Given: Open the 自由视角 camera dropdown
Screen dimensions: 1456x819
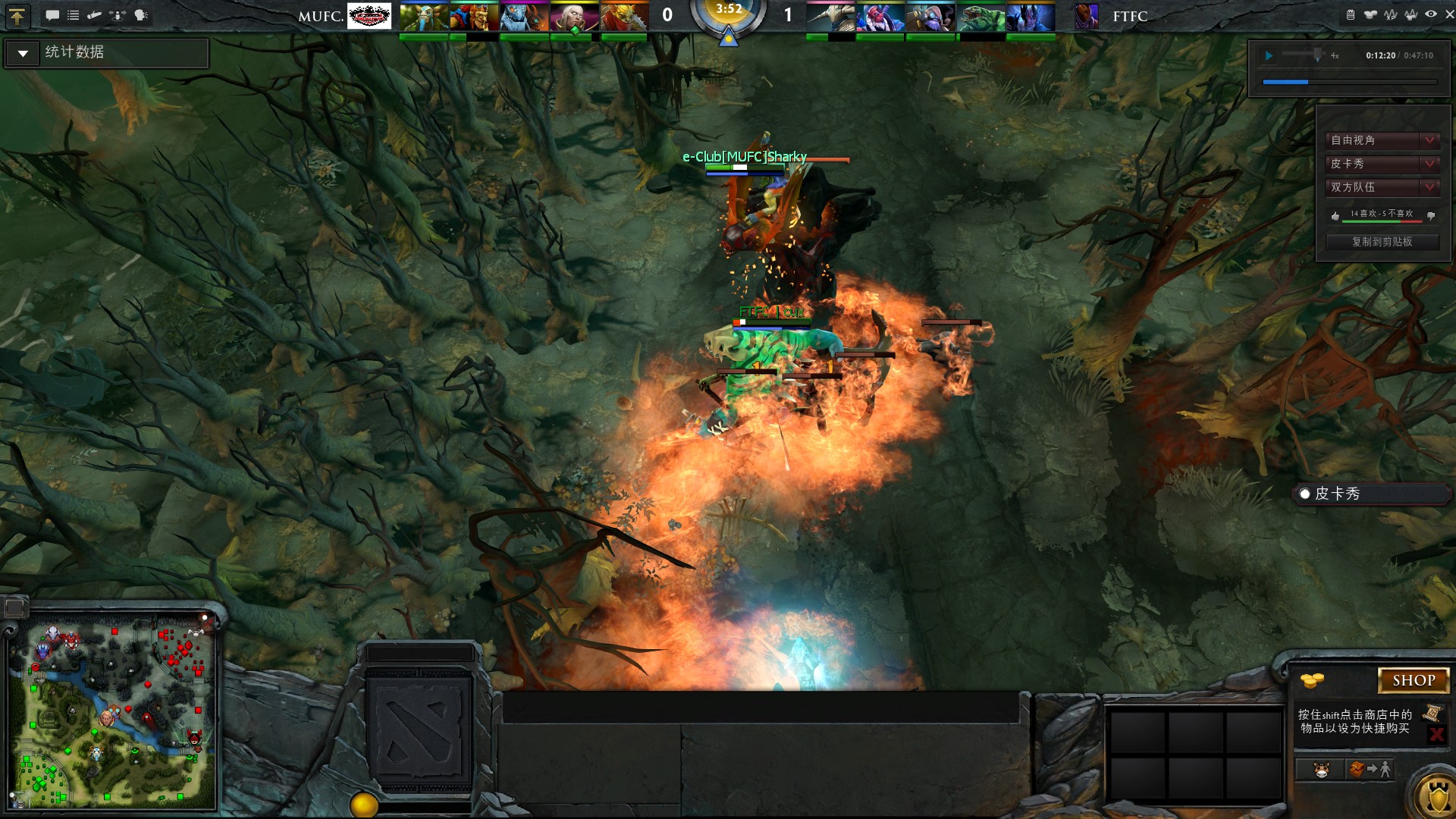Looking at the screenshot, I should 1382,140.
